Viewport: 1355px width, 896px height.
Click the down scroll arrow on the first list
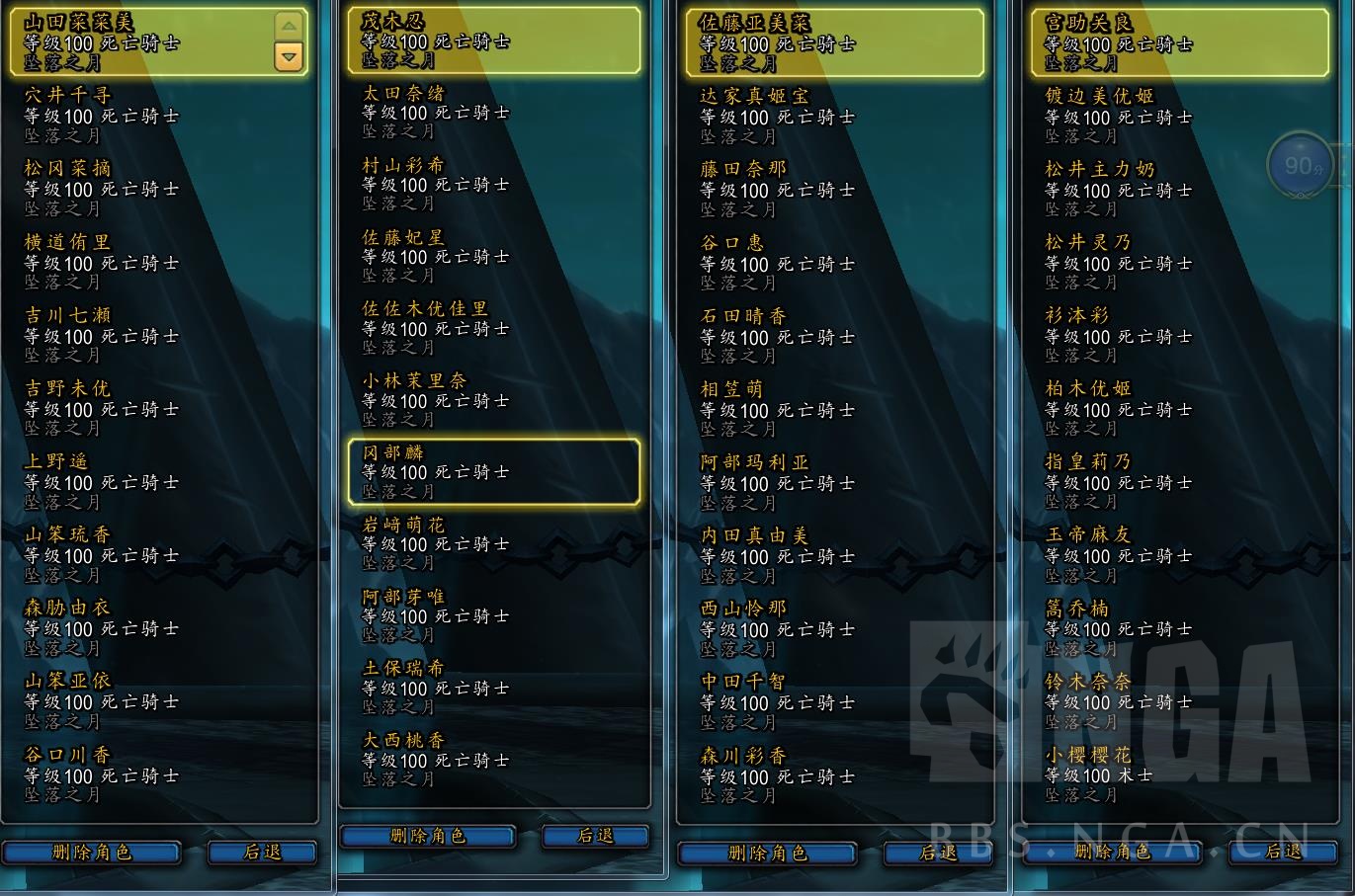point(288,58)
